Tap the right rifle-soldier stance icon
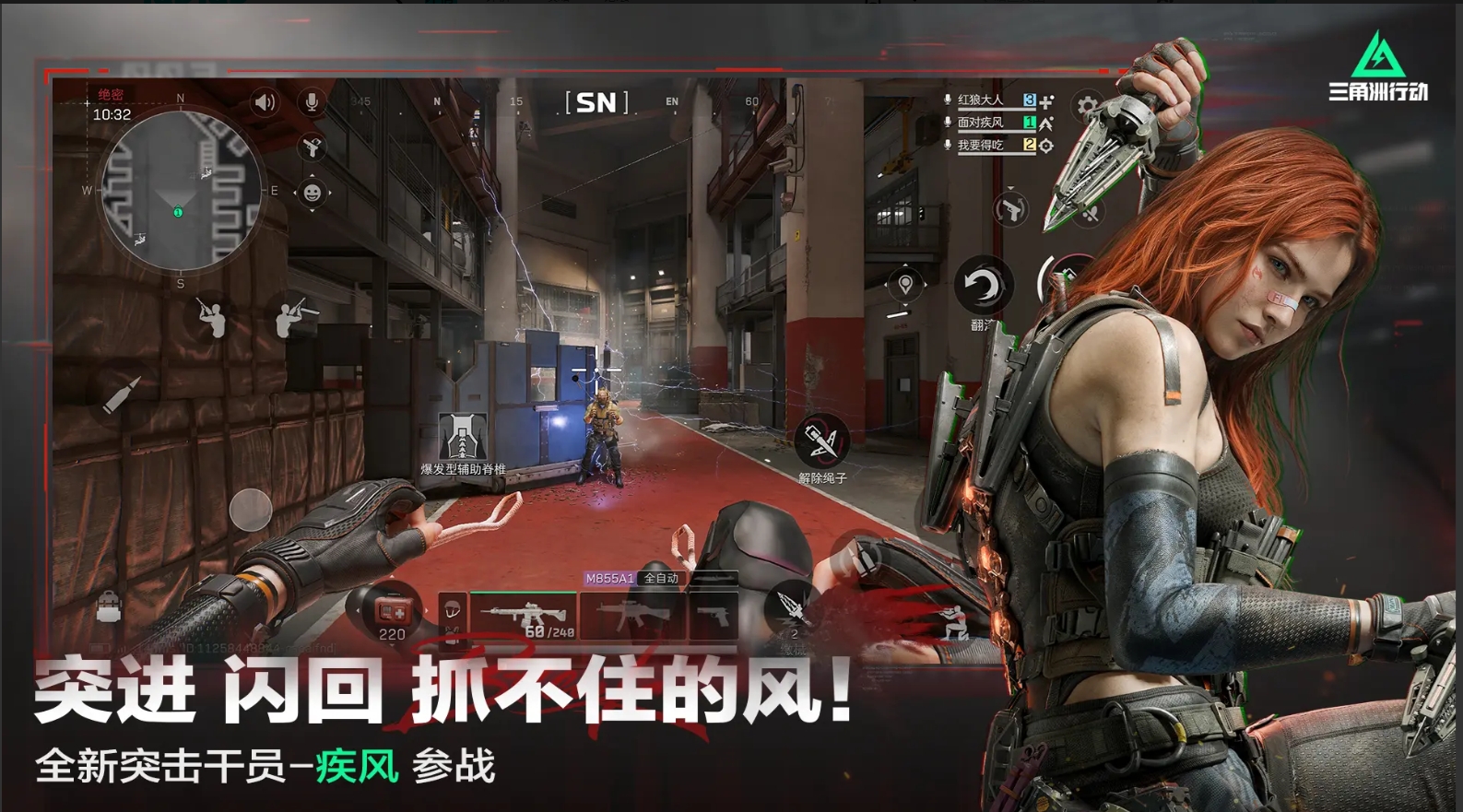This screenshot has height=812, width=1463. coord(294,316)
